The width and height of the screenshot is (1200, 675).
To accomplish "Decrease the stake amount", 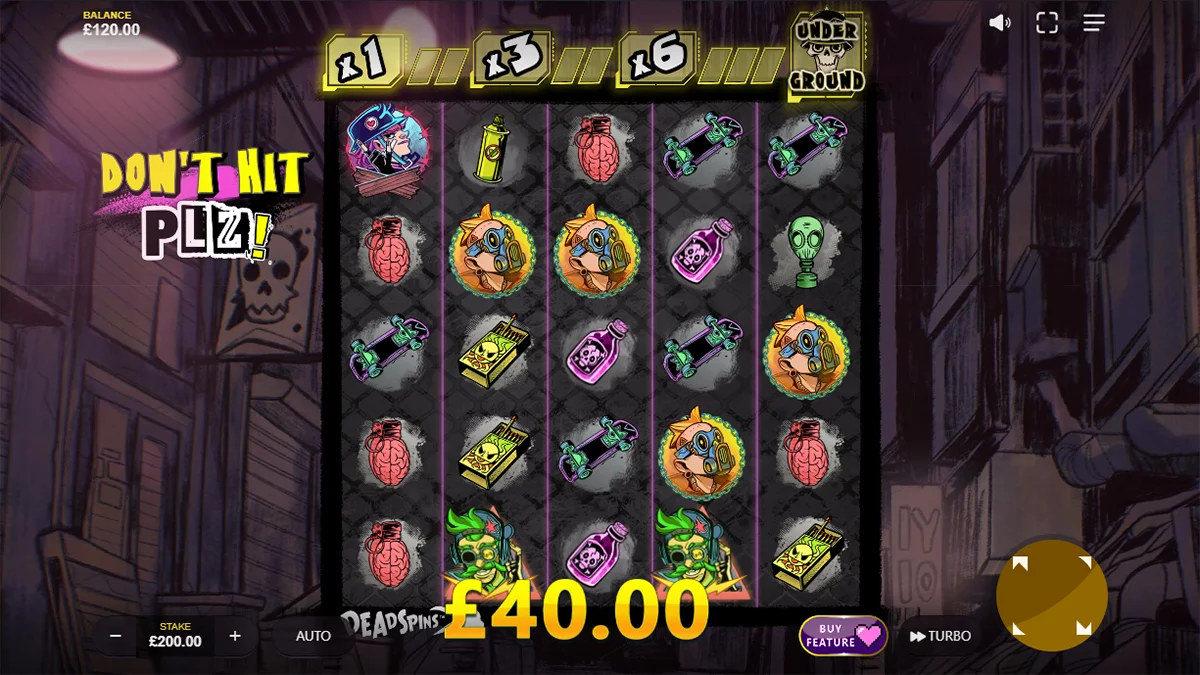I will [x=116, y=636].
